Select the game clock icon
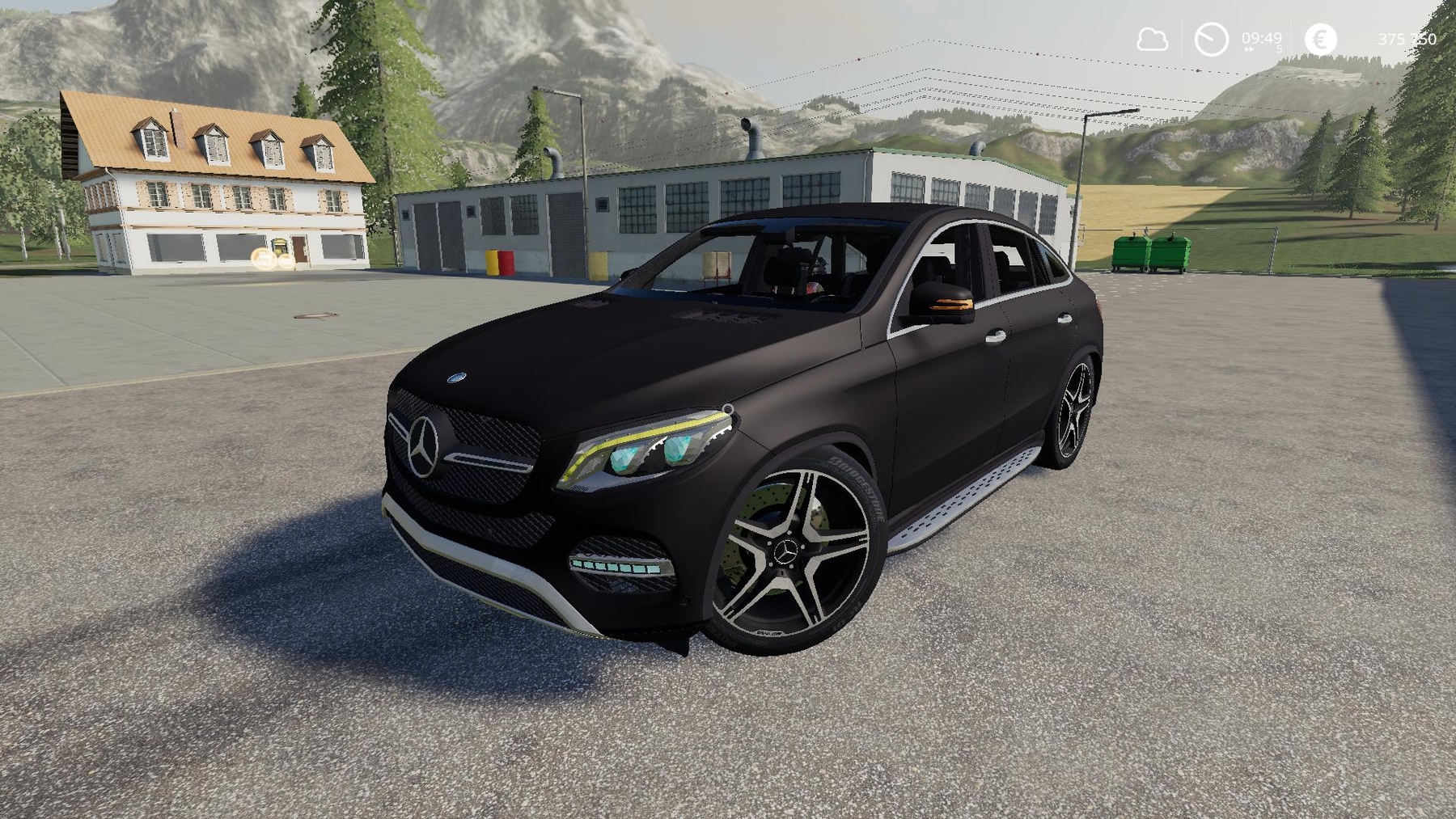The width and height of the screenshot is (1456, 819). pos(1211,40)
